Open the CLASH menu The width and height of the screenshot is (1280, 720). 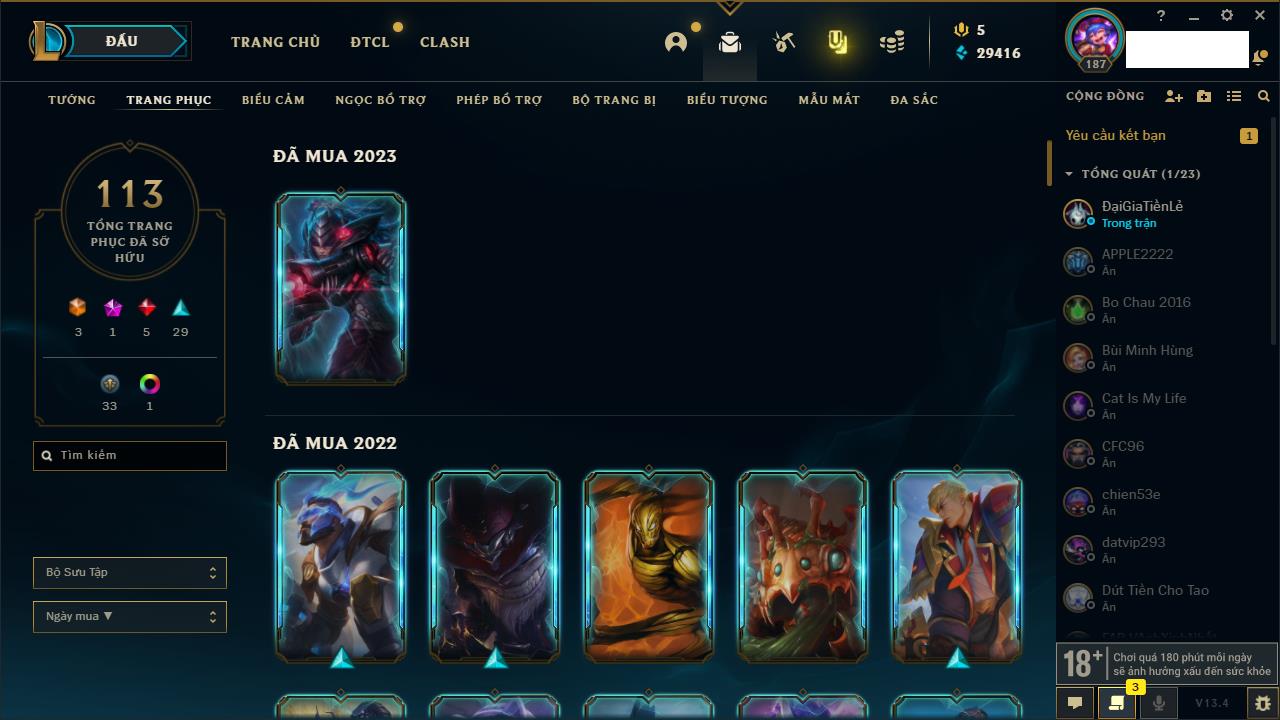(445, 42)
